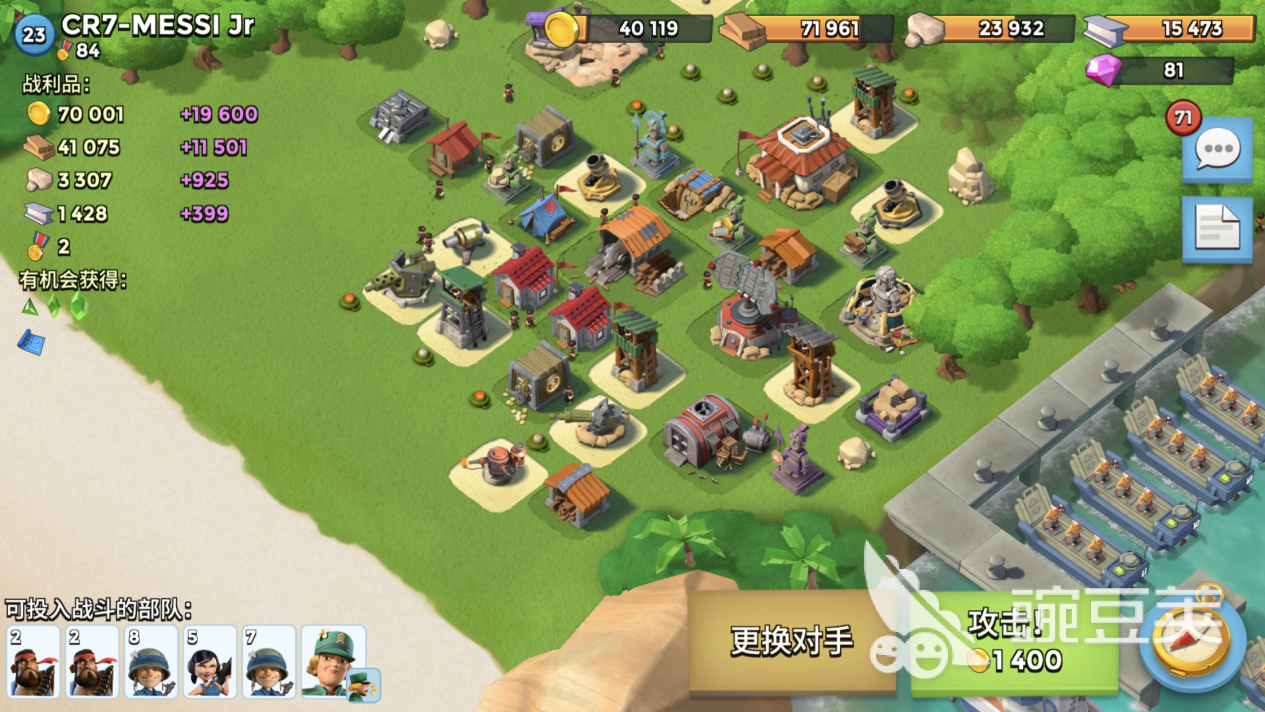The width and height of the screenshot is (1265, 712).
Task: Select the Rifleman card showing 7 troops
Action: coord(269,661)
